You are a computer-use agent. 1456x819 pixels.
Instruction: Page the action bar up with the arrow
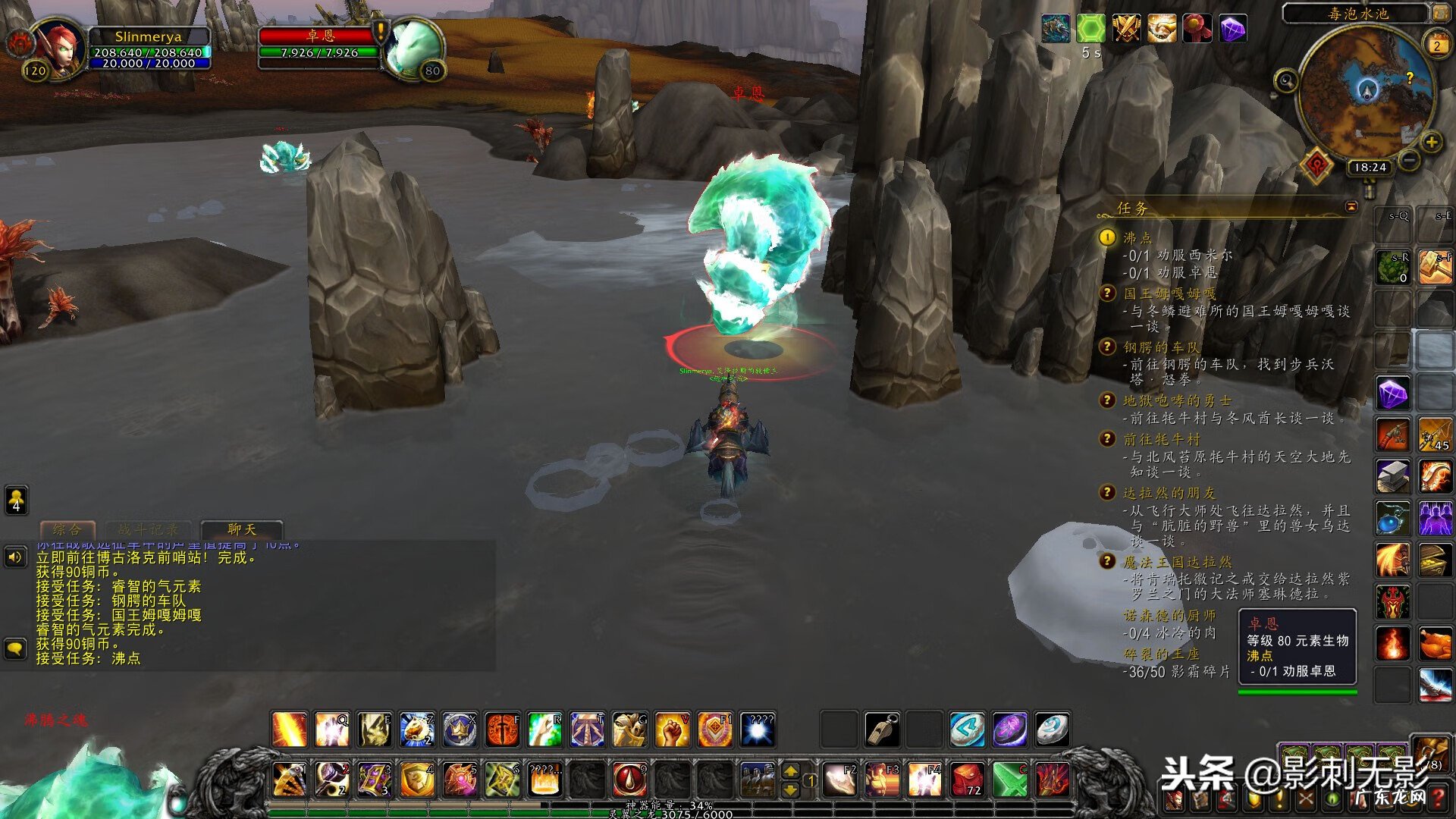tap(790, 770)
